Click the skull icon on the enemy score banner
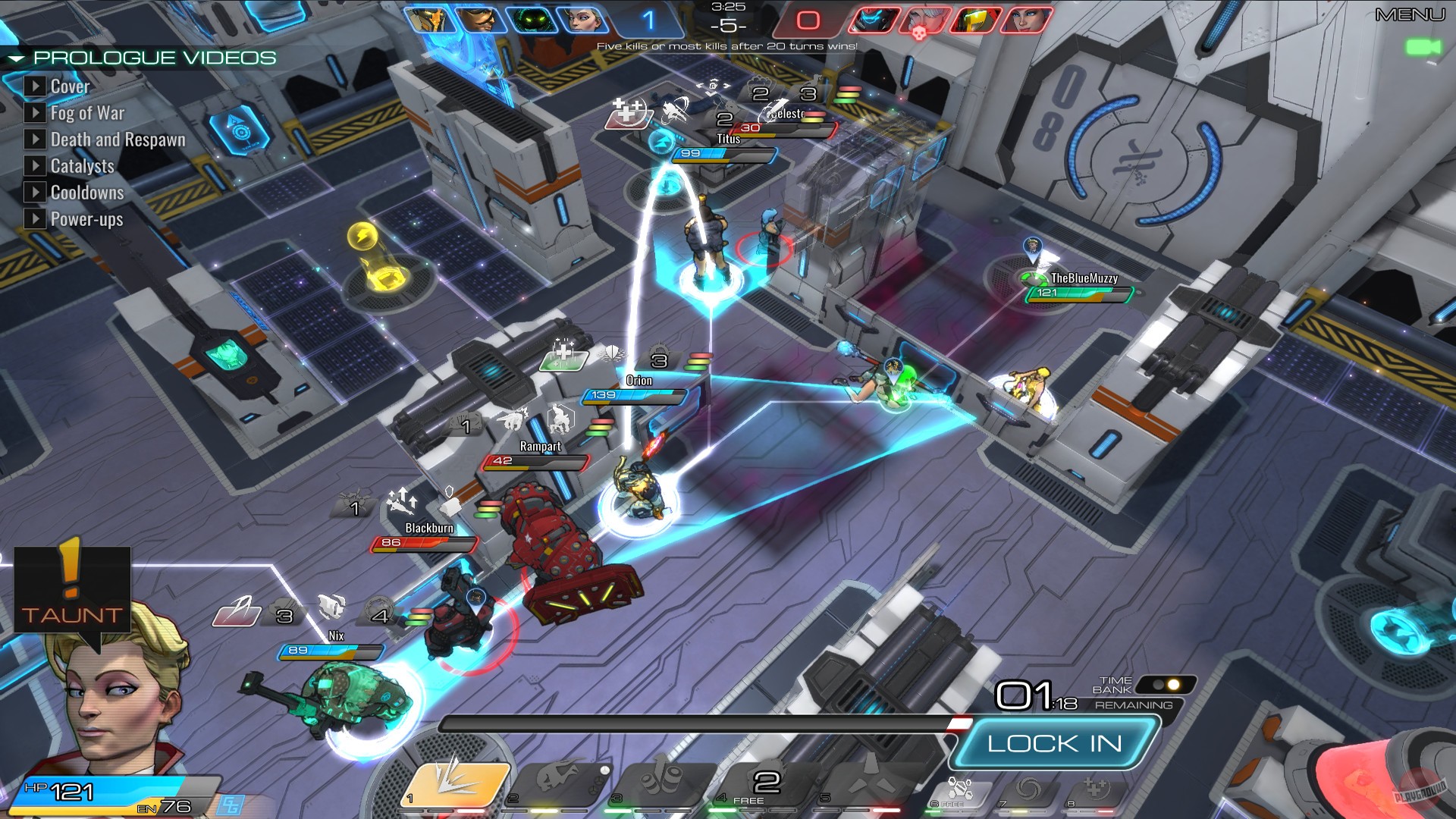Viewport: 1456px width, 819px height. tap(919, 33)
